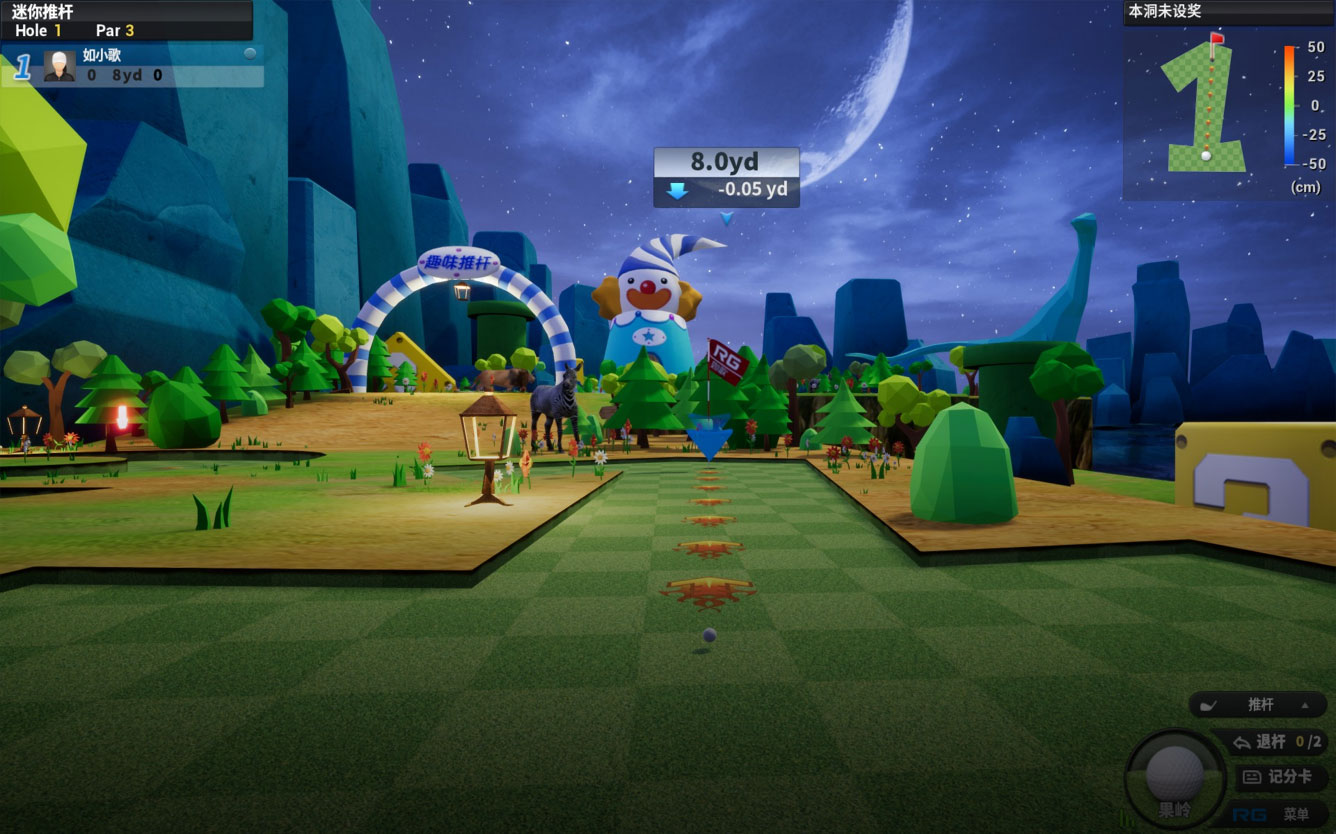
Task: Open the hole layout minimap
Action: pyautogui.click(x=1206, y=105)
